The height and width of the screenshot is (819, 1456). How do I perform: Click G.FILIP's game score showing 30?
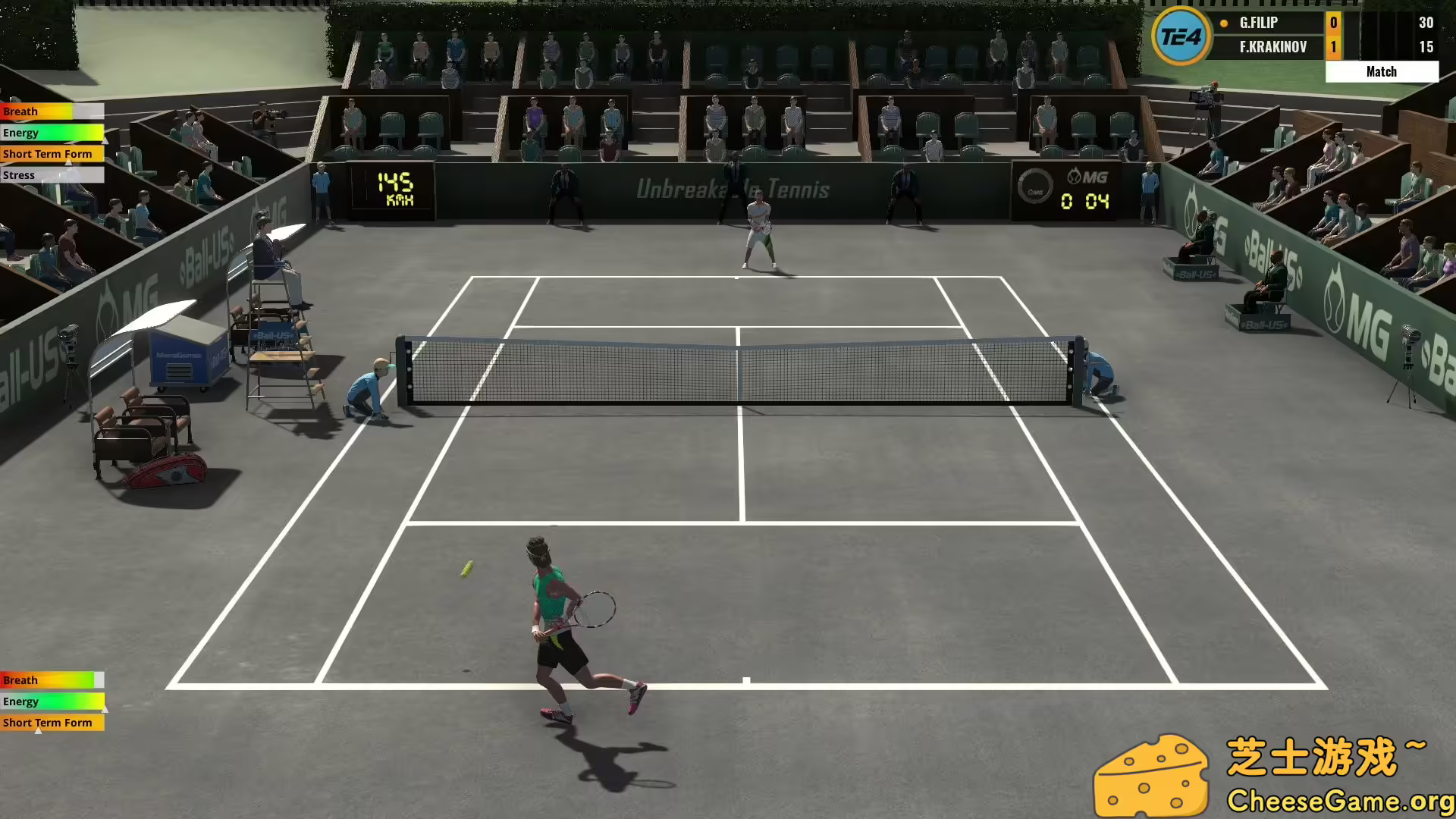pyautogui.click(x=1425, y=23)
